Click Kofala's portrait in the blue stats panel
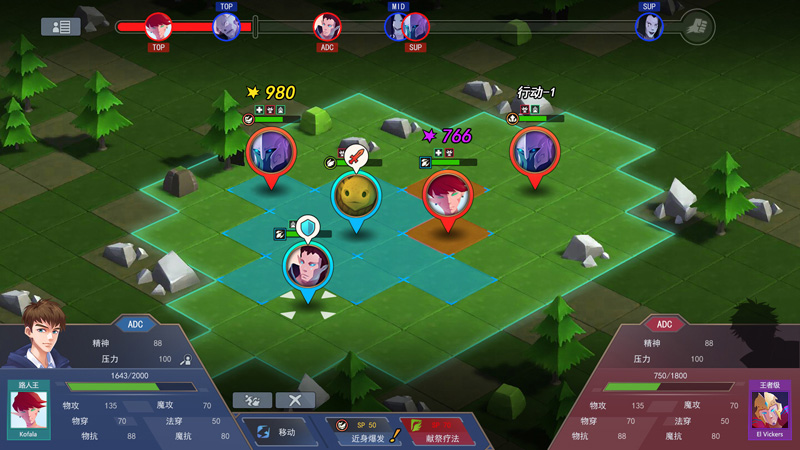The width and height of the screenshot is (800, 450). 29,410
